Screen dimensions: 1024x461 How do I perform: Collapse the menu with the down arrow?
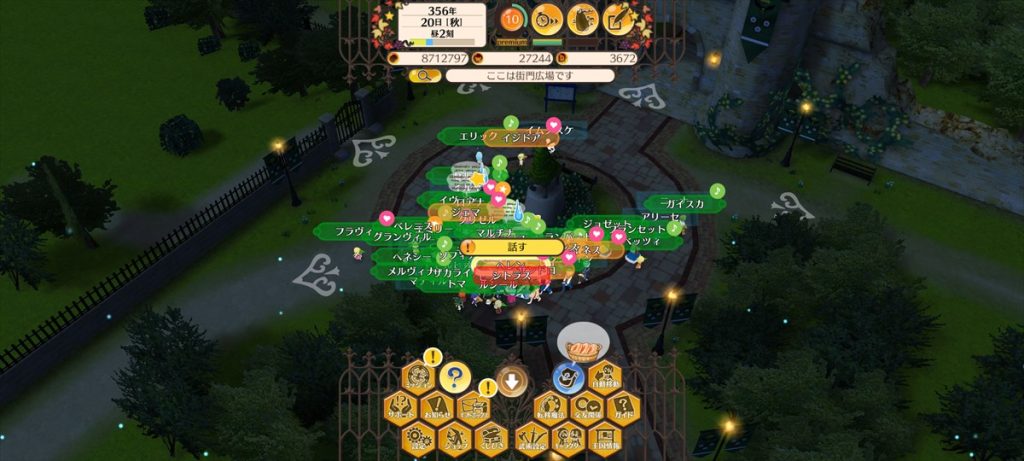[512, 381]
